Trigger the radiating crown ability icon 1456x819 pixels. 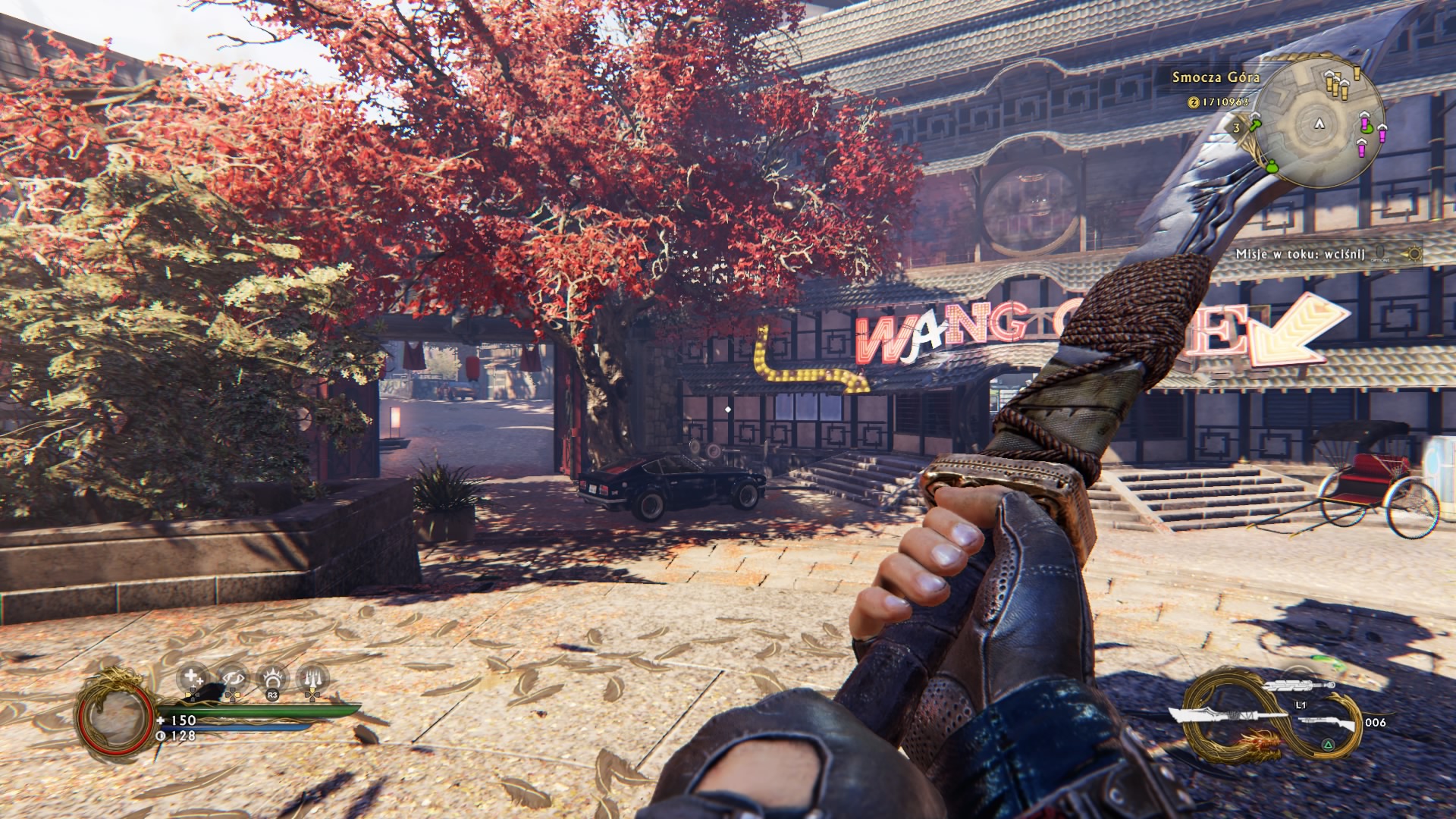coord(272,678)
